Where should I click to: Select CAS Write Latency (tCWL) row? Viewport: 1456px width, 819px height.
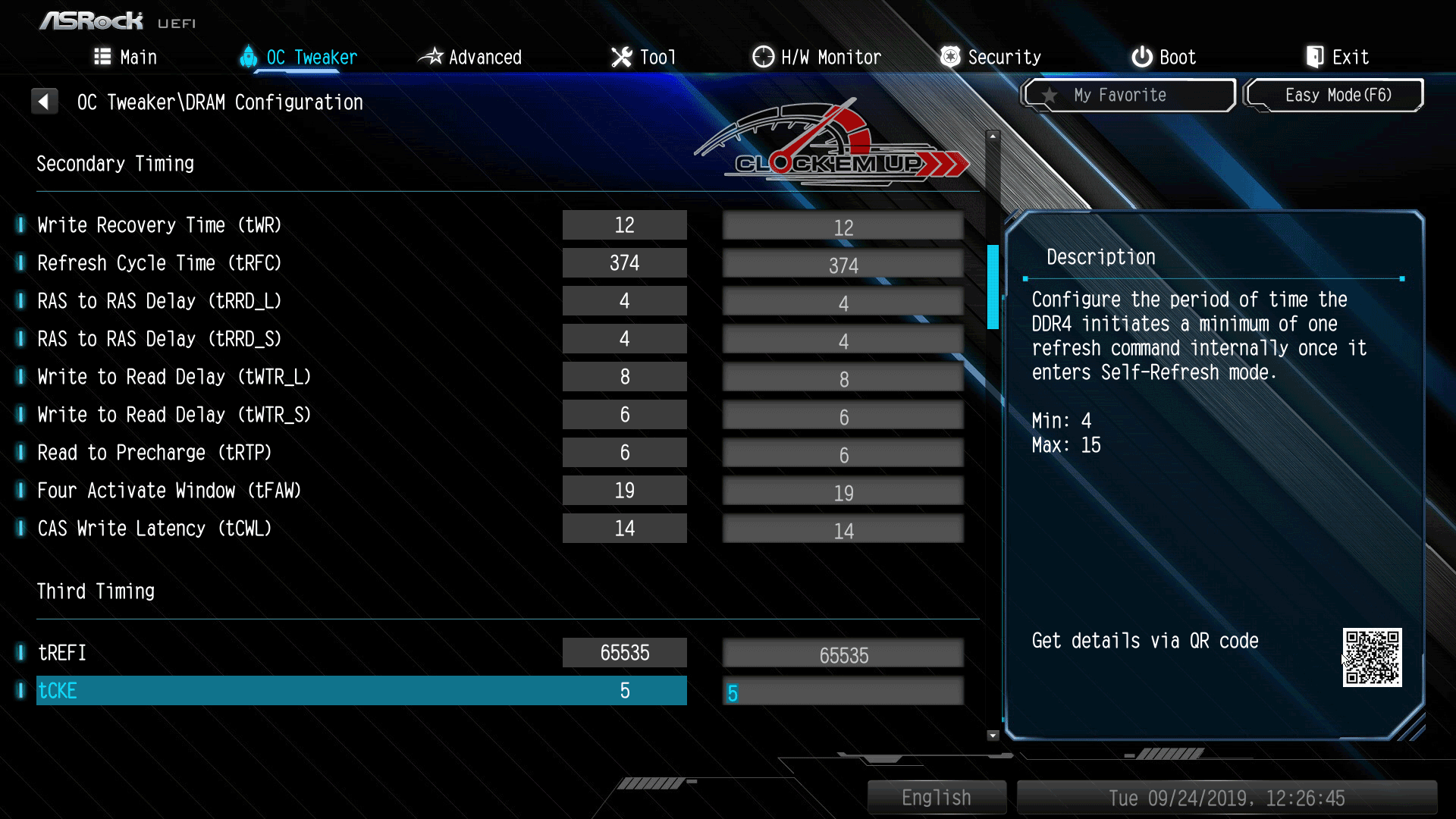coord(155,529)
